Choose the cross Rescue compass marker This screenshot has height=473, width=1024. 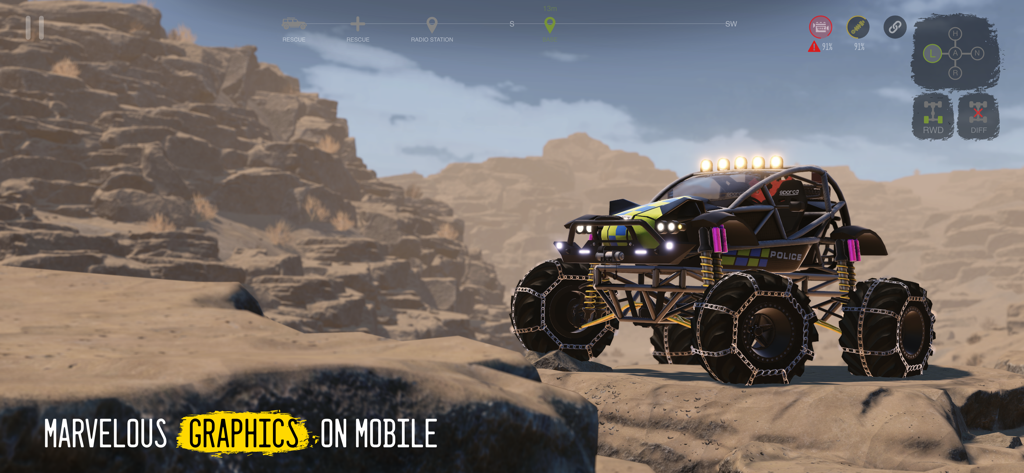point(358,24)
